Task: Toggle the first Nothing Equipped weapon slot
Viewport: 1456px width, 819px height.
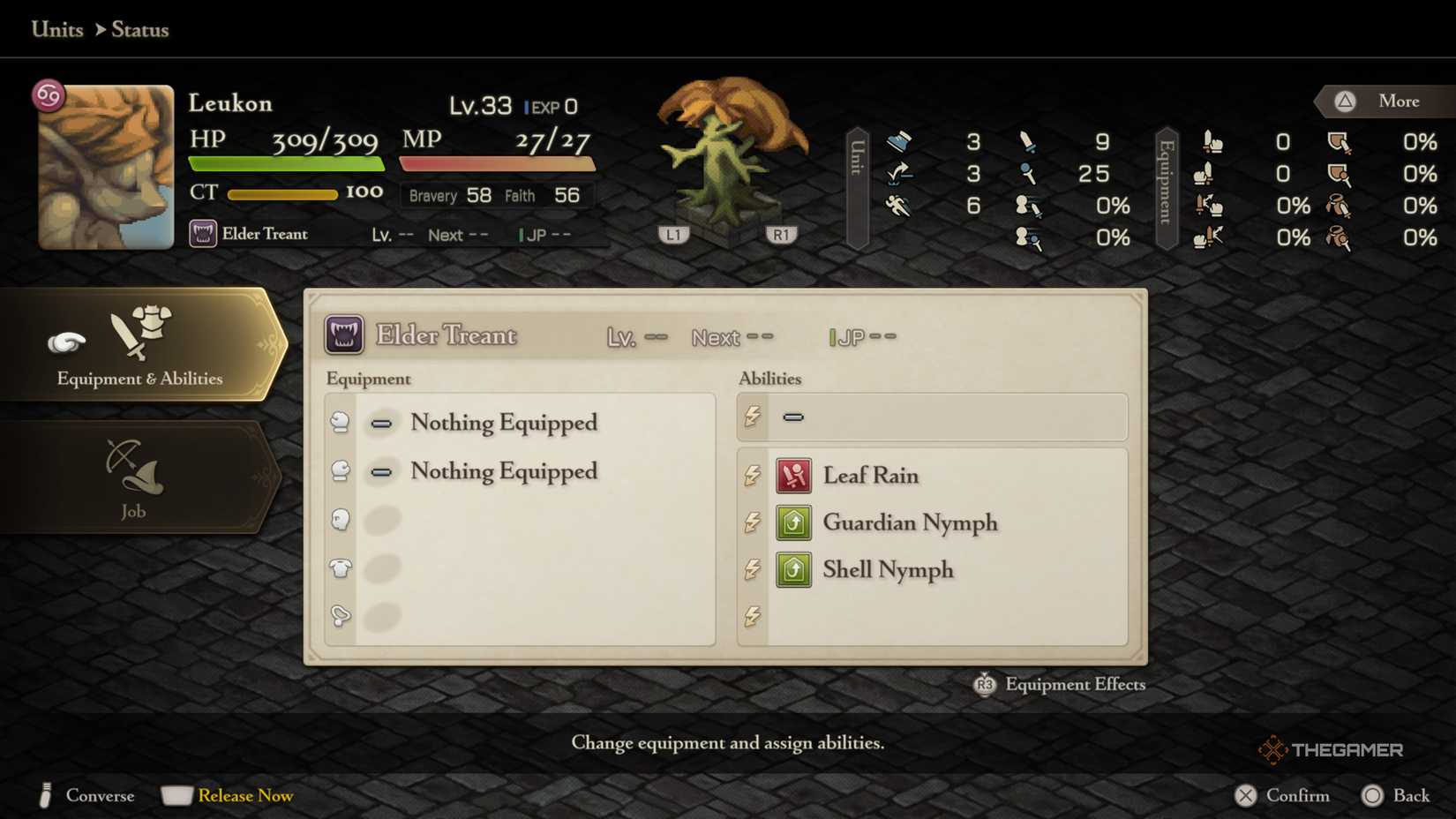Action: click(381, 423)
